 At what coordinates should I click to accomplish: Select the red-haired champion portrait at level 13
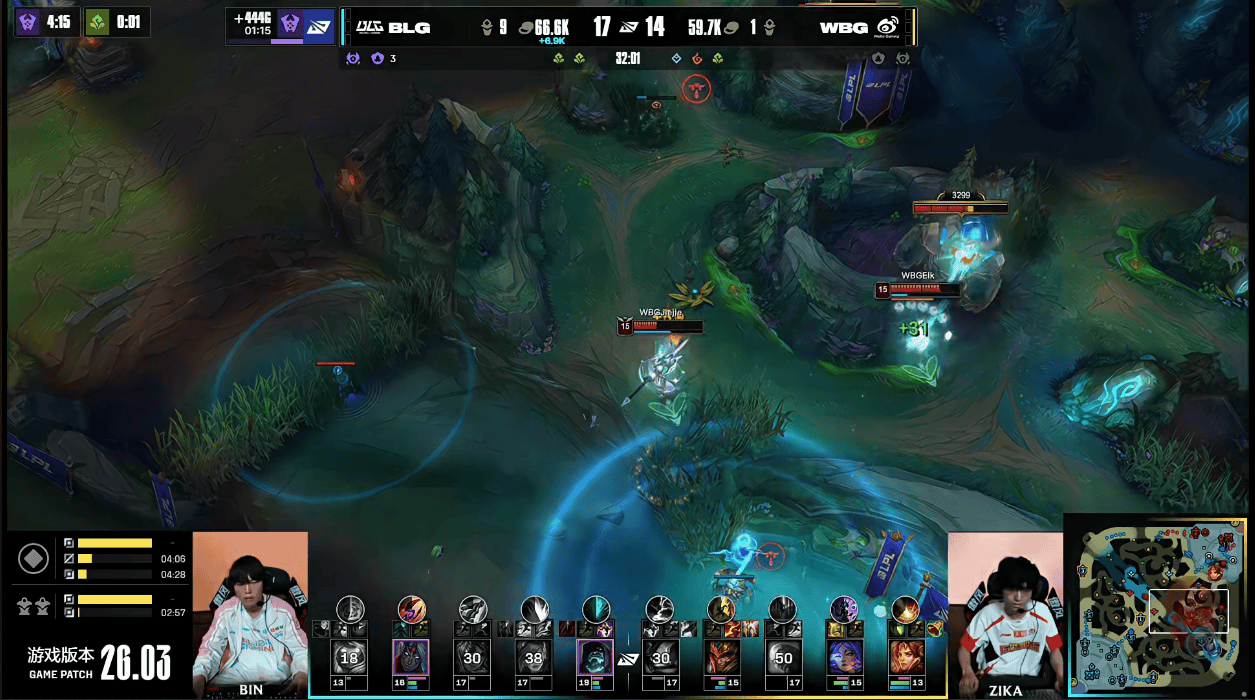click(906, 658)
